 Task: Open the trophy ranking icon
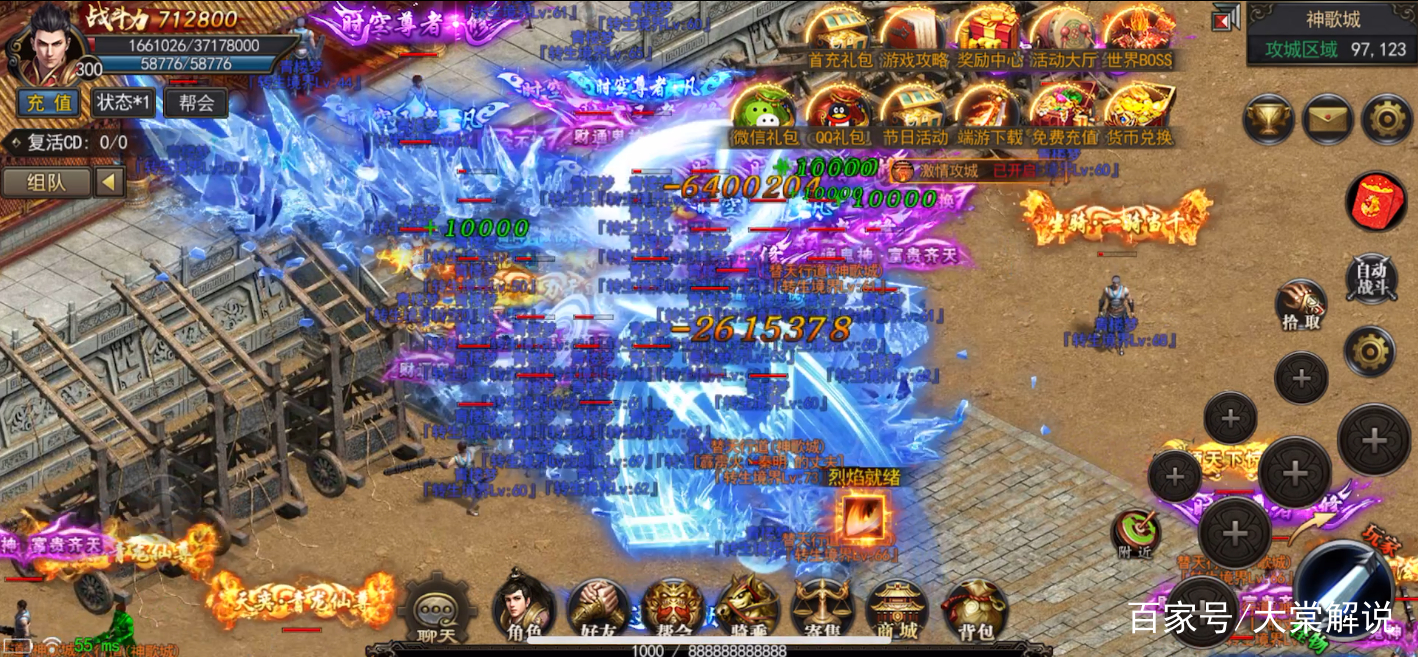coord(1268,120)
